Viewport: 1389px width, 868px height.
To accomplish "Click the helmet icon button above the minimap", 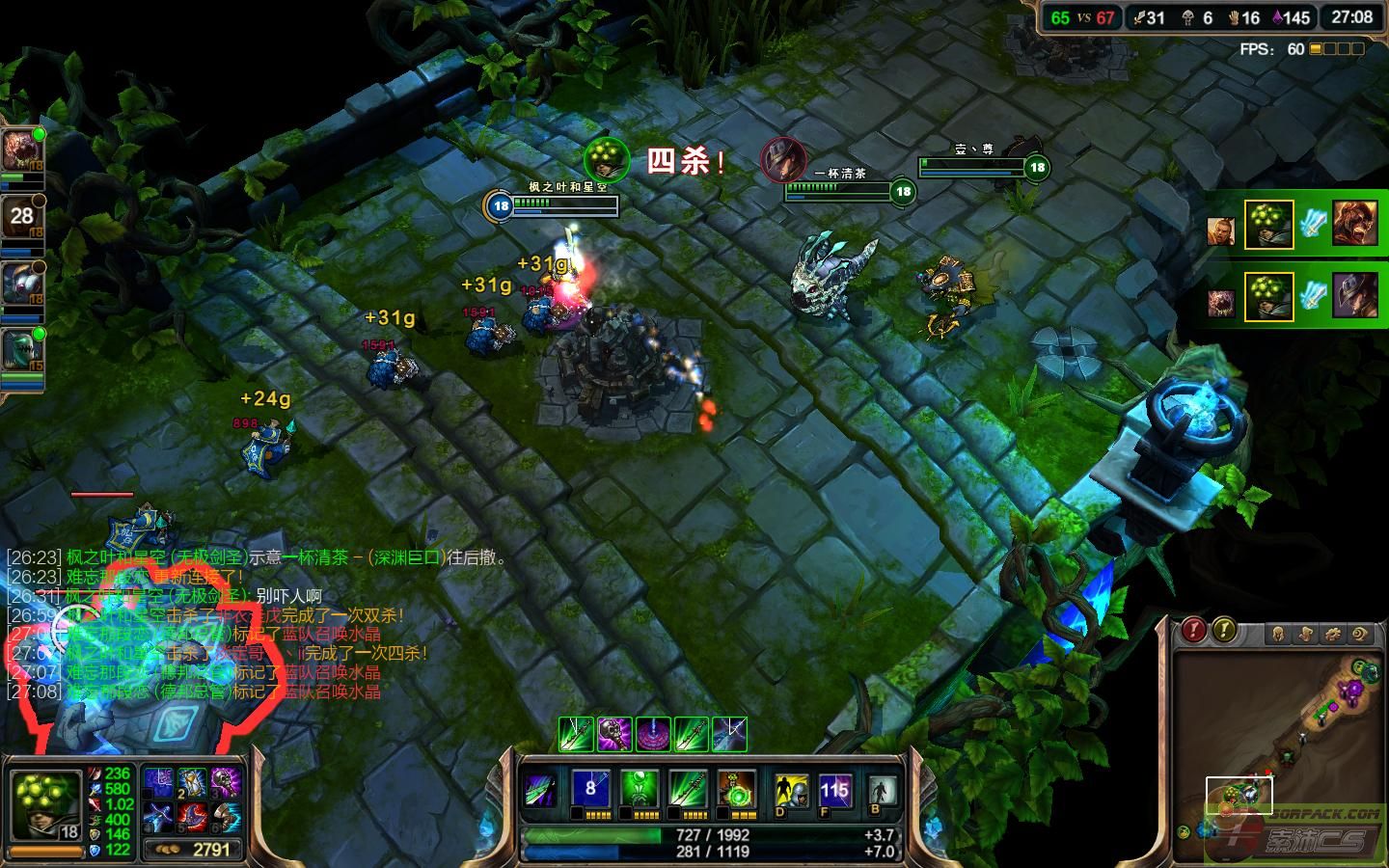I will click(1278, 634).
